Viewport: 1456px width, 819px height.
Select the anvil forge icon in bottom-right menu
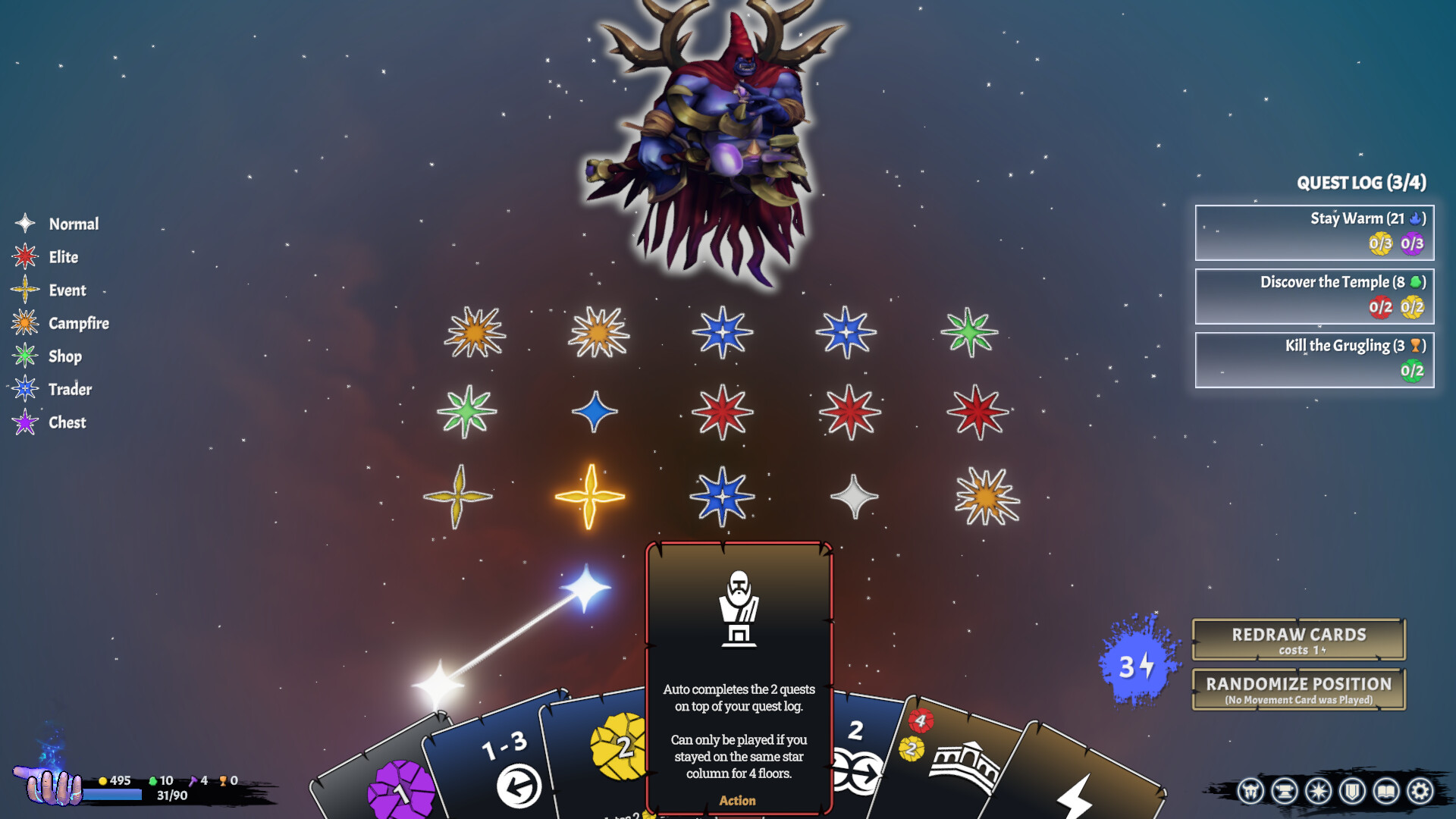click(x=1285, y=791)
